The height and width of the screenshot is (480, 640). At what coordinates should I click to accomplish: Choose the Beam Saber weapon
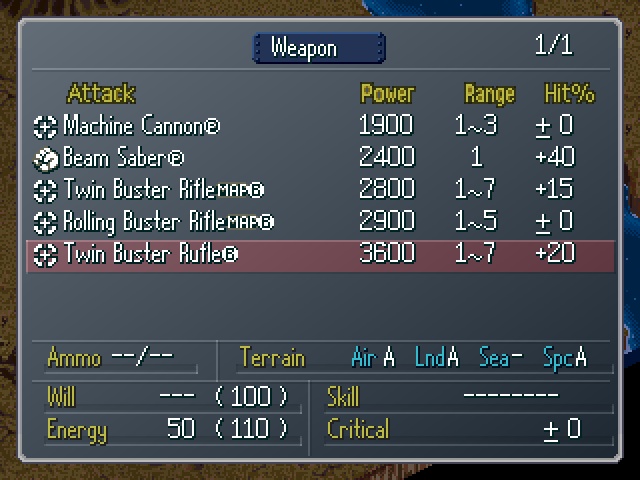click(124, 158)
